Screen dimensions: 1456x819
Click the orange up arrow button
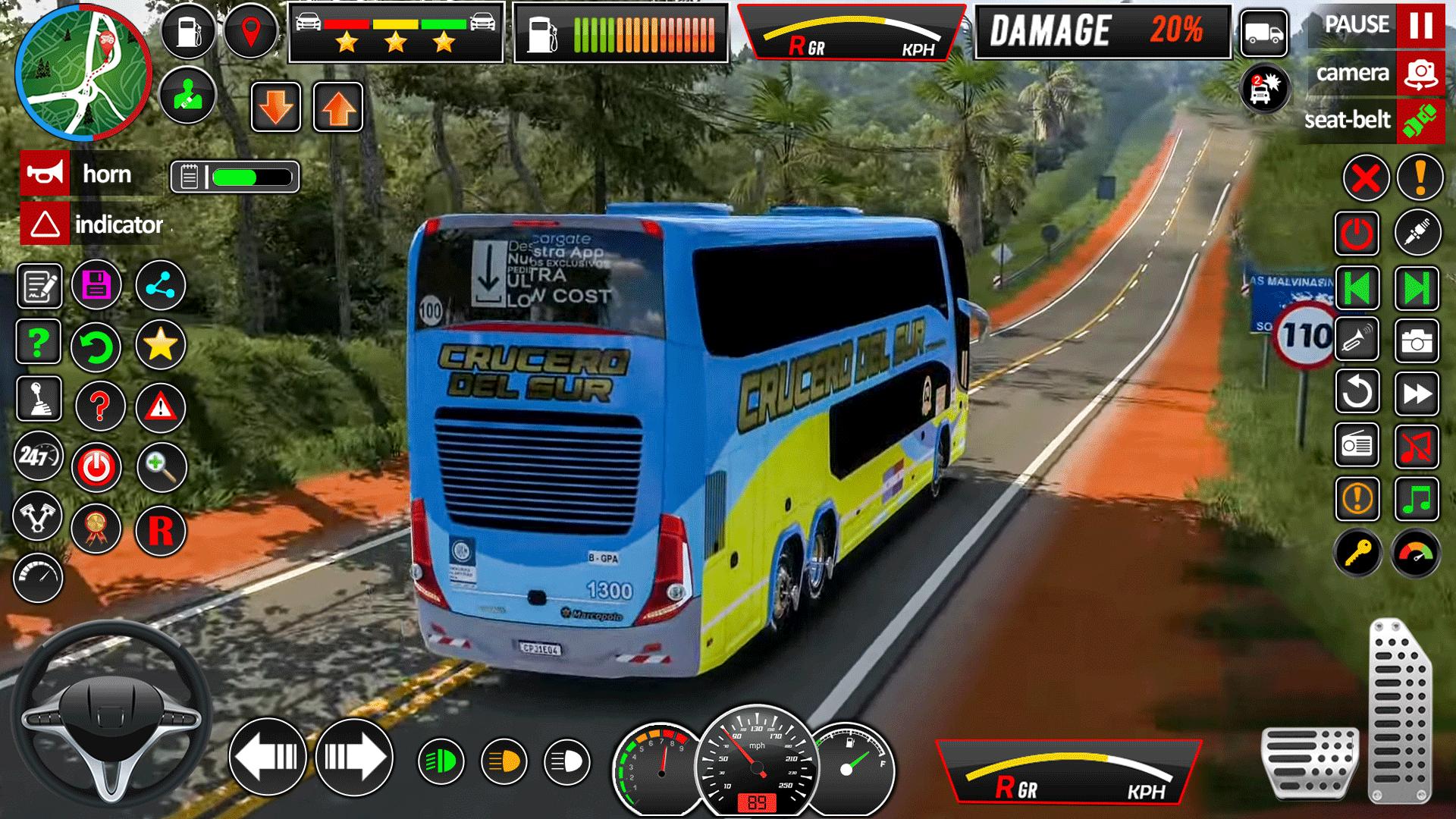coord(338,108)
